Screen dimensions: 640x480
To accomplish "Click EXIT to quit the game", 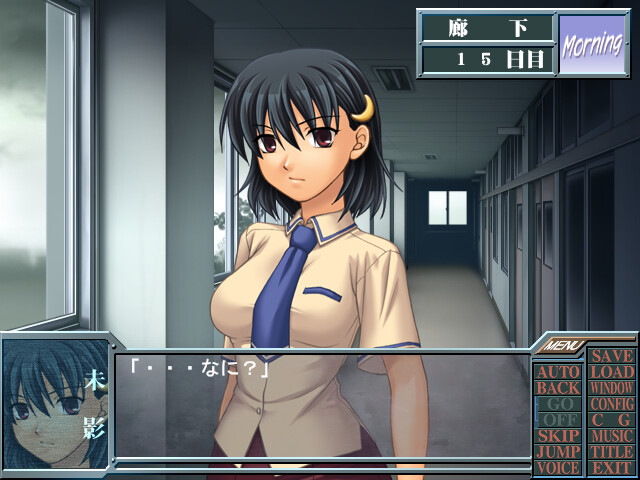I will (x=610, y=468).
